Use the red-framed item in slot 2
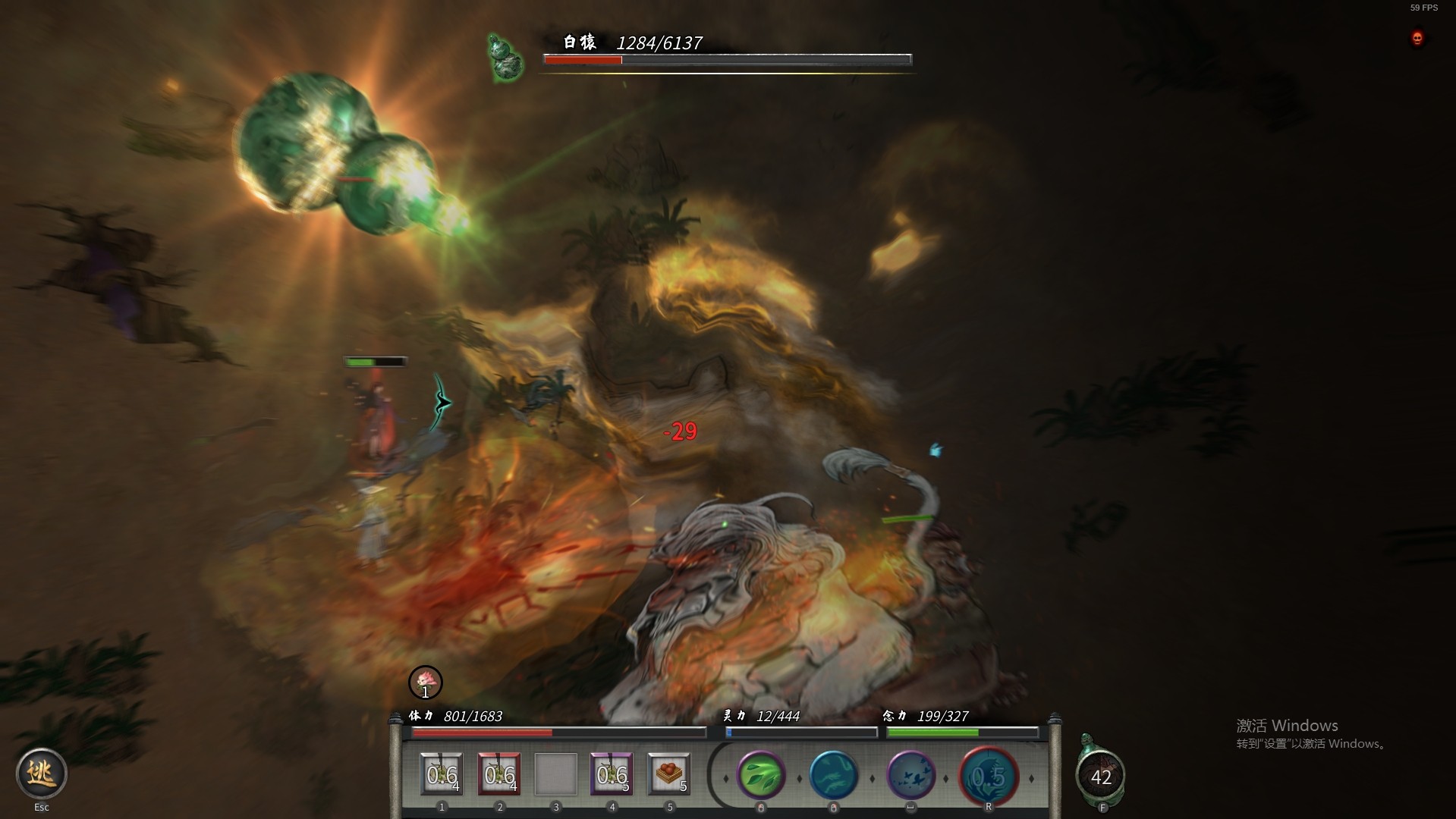1456x819 pixels. (499, 774)
